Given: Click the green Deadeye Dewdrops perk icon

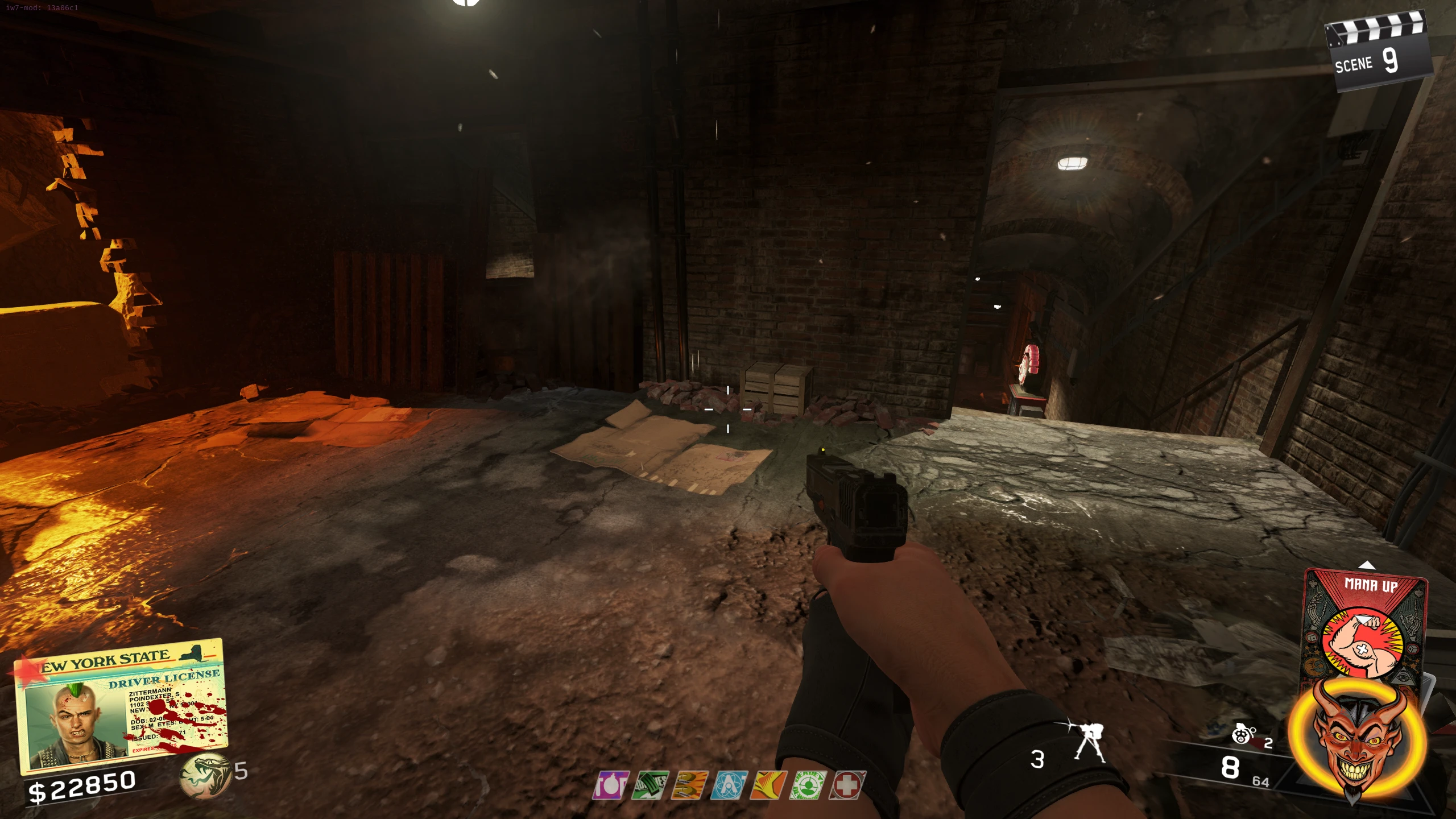Looking at the screenshot, I should coord(808,785).
